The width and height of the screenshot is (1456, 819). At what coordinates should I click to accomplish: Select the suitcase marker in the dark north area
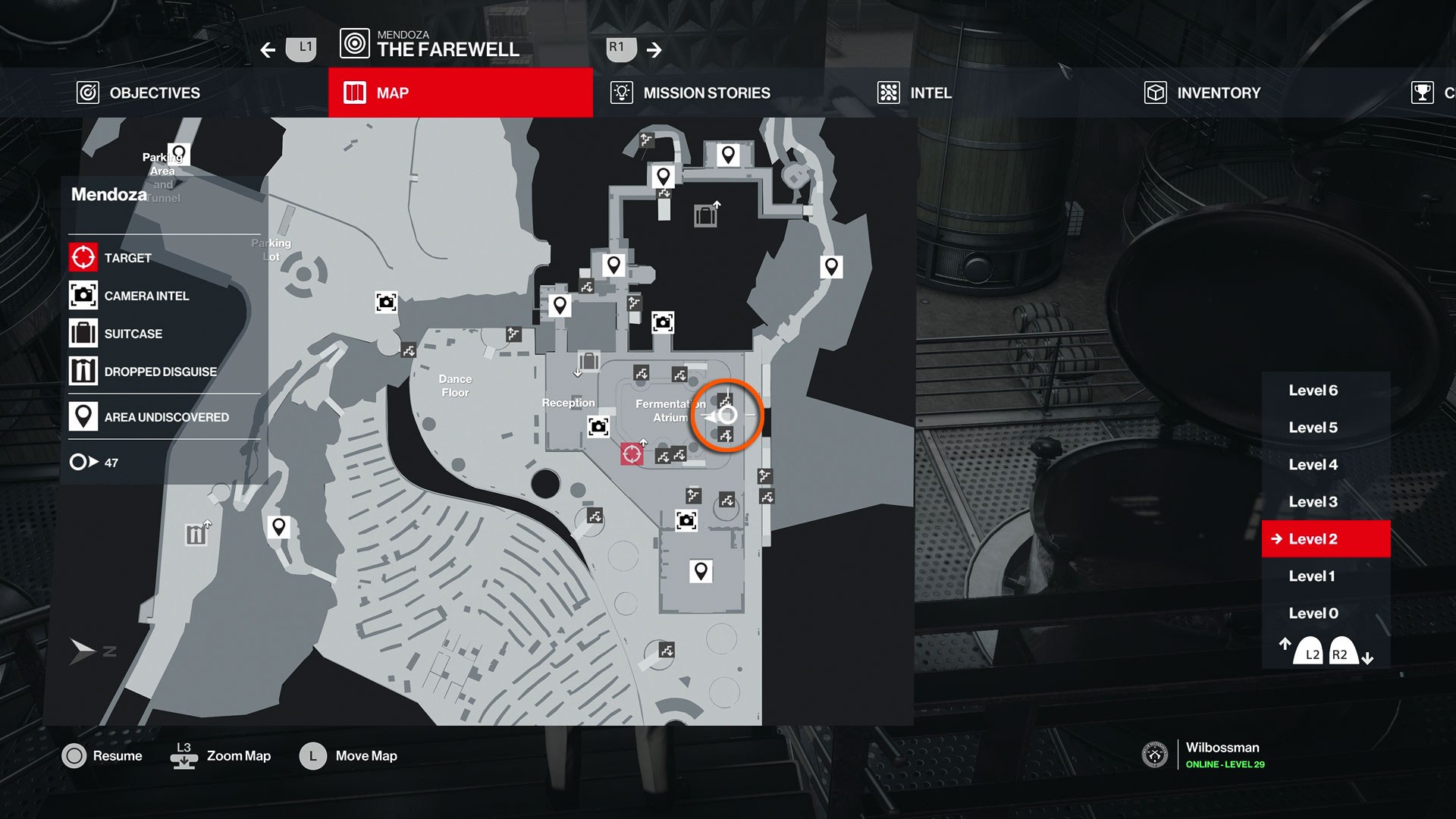[x=705, y=216]
